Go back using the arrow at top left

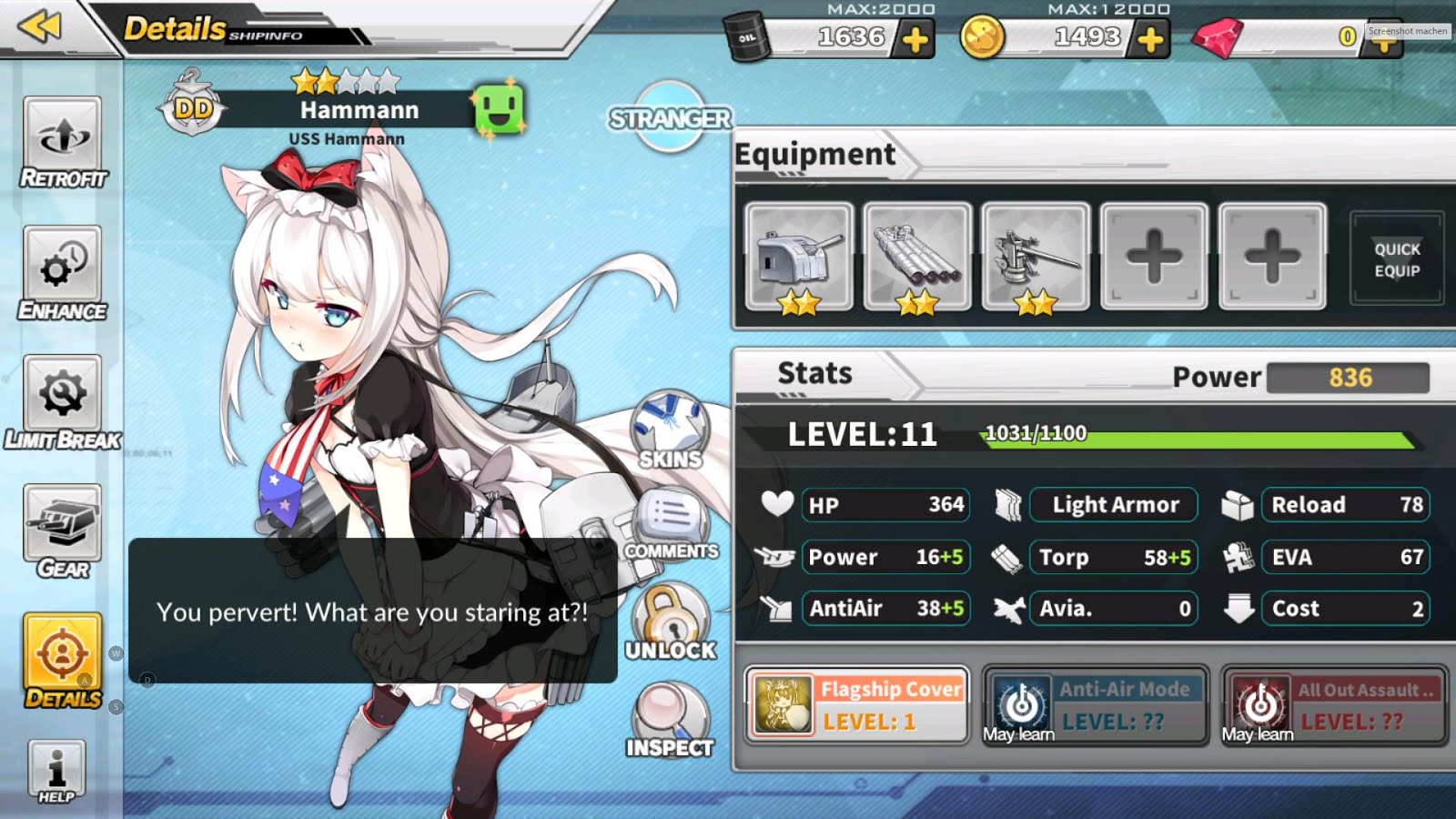point(38,29)
